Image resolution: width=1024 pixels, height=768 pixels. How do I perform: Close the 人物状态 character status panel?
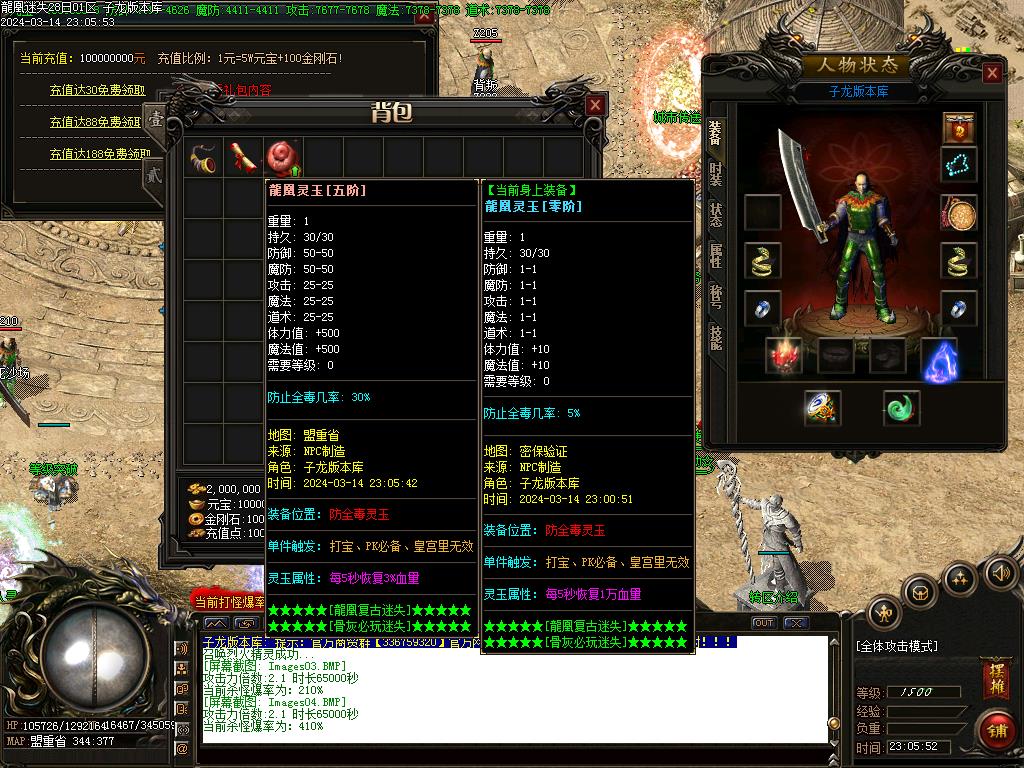992,73
